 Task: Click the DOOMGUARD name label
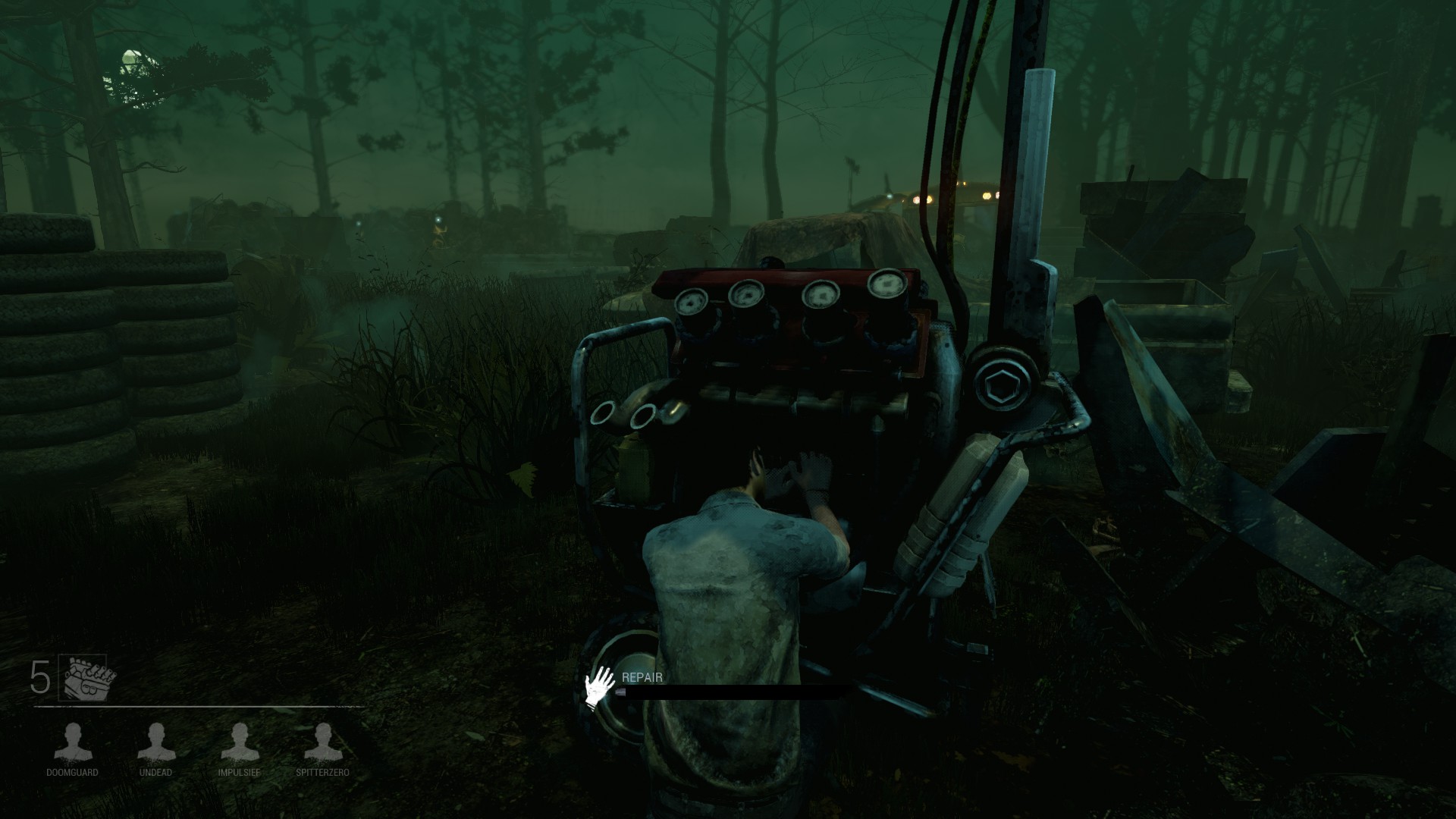(73, 773)
